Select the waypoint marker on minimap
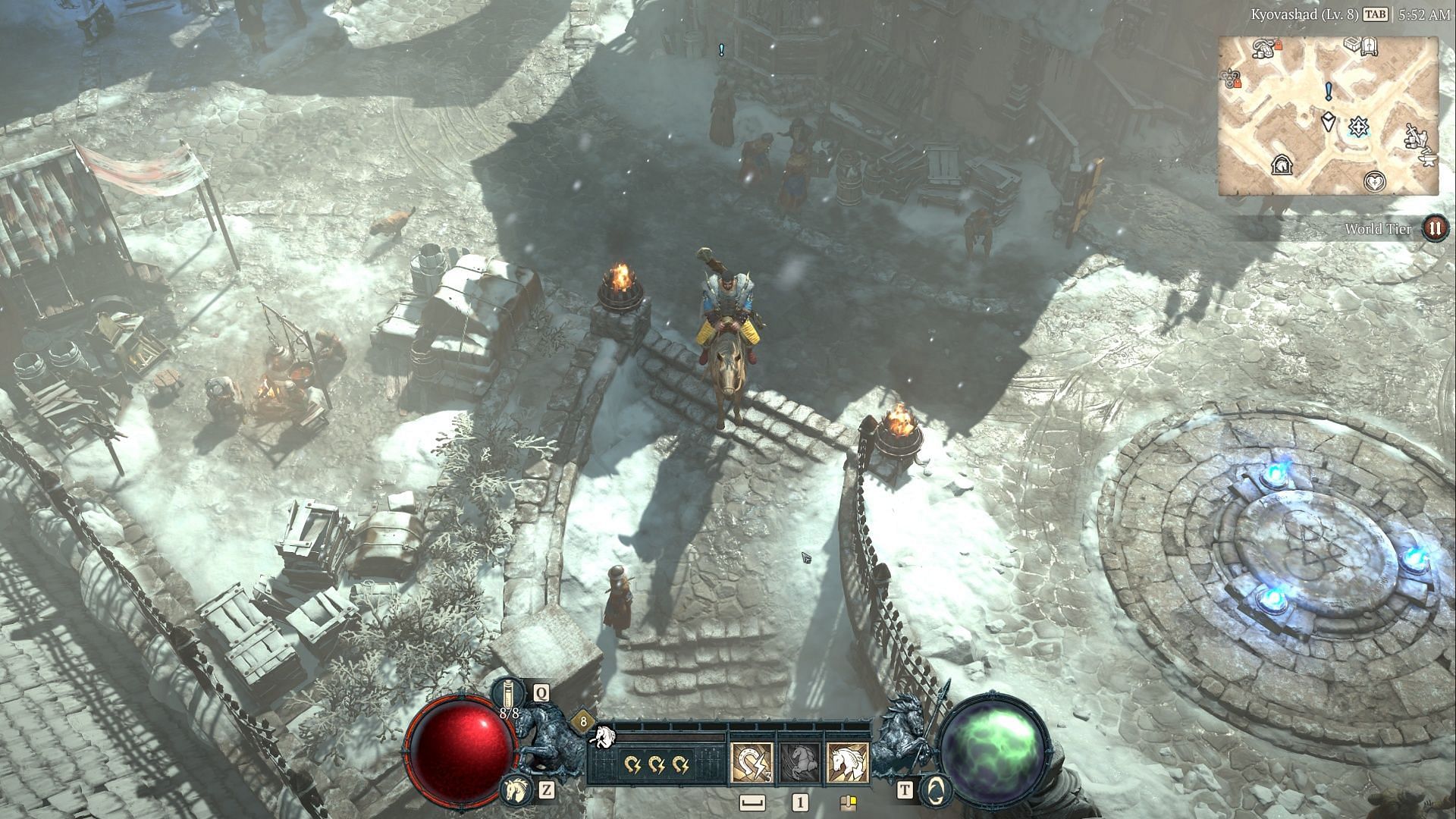Viewport: 1456px width, 819px height. click(x=1357, y=127)
